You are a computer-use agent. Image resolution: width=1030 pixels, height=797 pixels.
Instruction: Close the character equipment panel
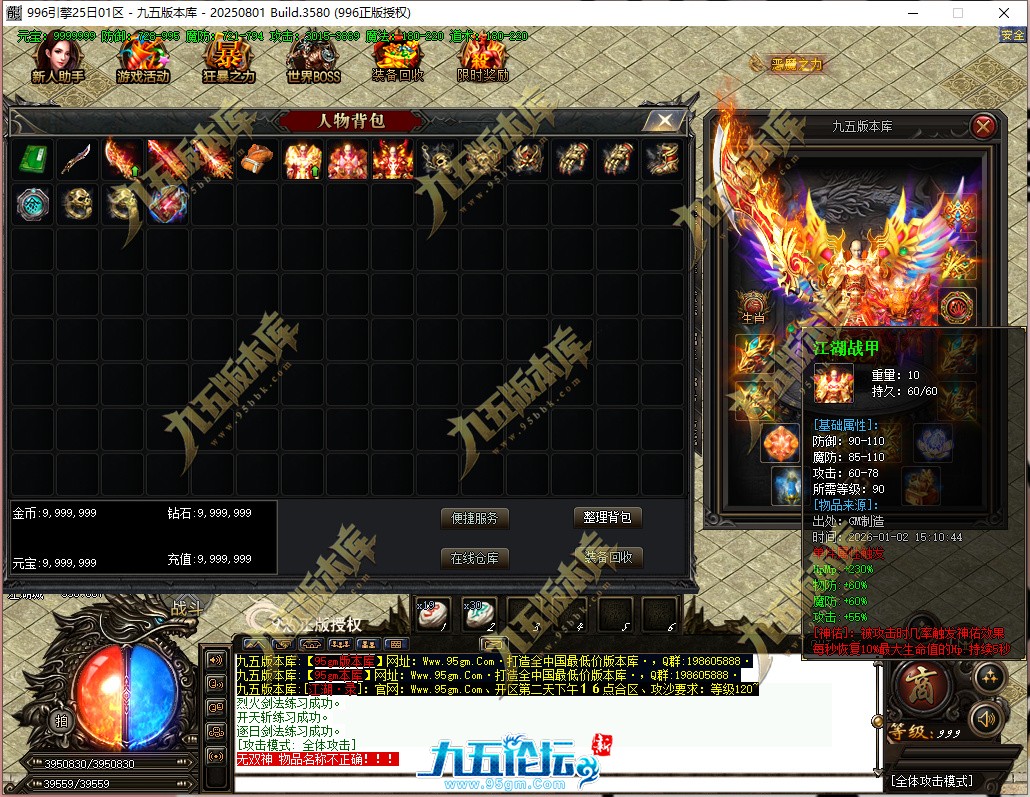tap(983, 126)
